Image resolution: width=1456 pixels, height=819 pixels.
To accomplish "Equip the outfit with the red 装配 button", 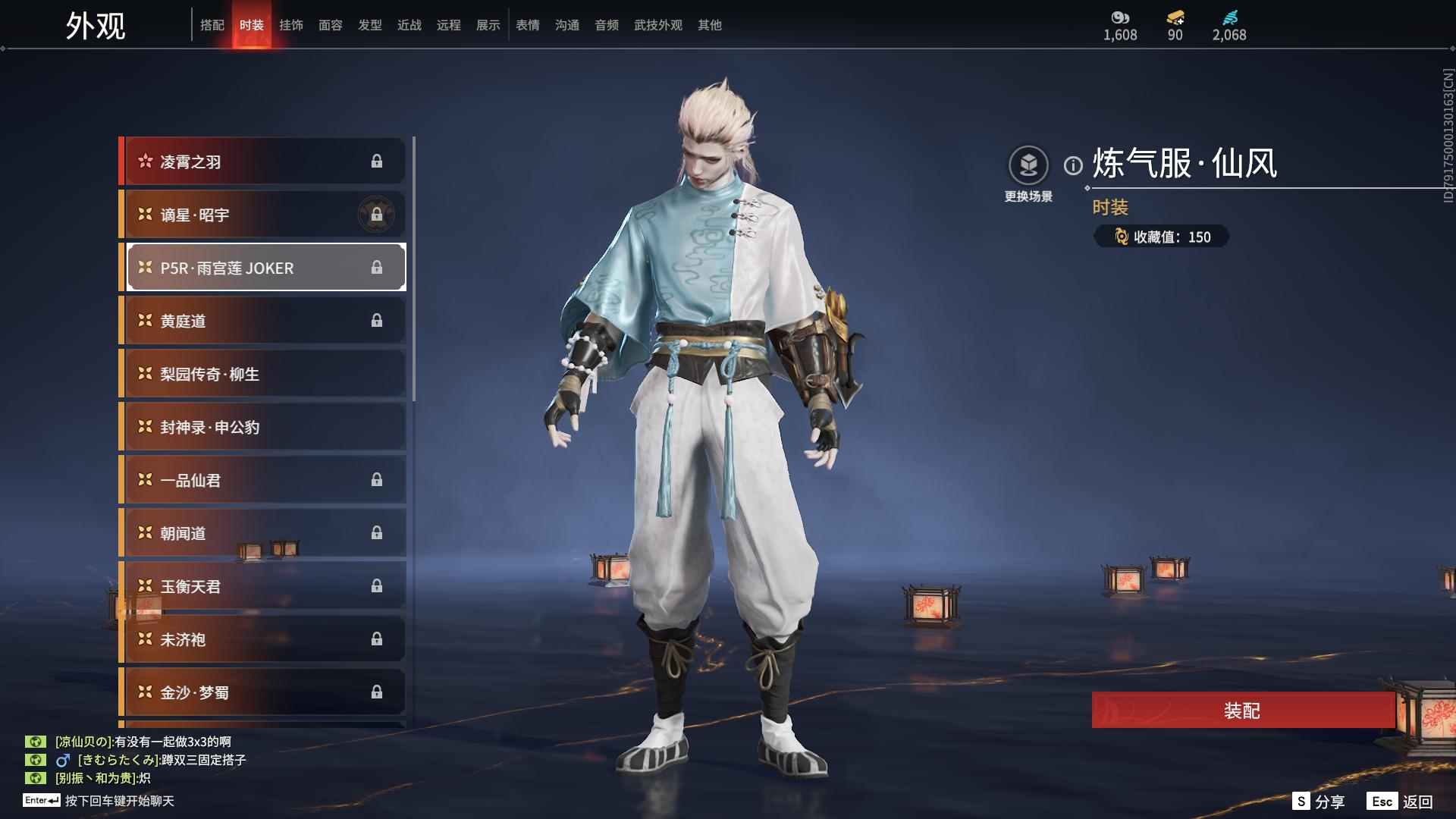I will click(1242, 711).
